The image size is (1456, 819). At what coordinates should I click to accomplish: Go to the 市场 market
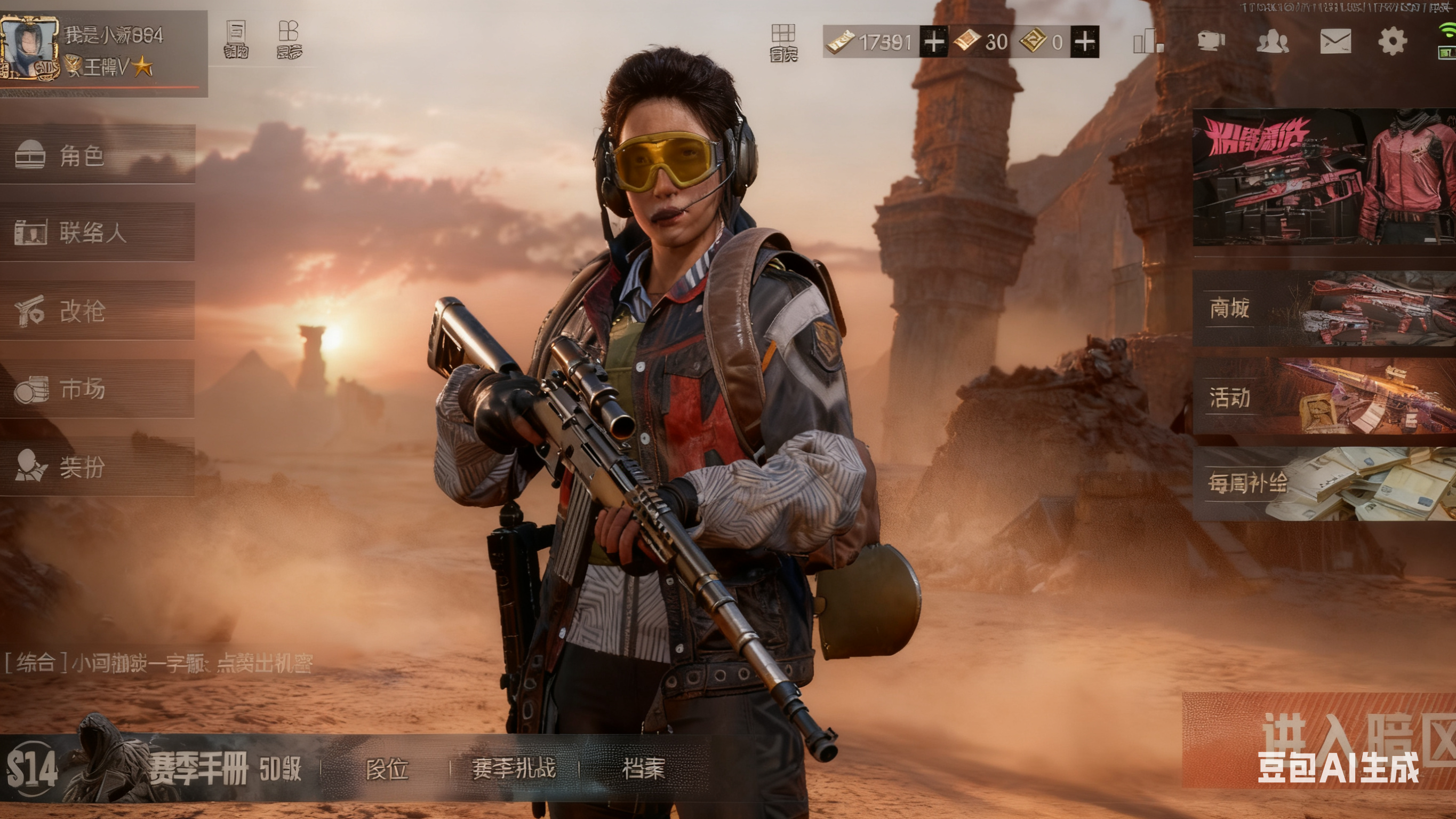point(97,389)
